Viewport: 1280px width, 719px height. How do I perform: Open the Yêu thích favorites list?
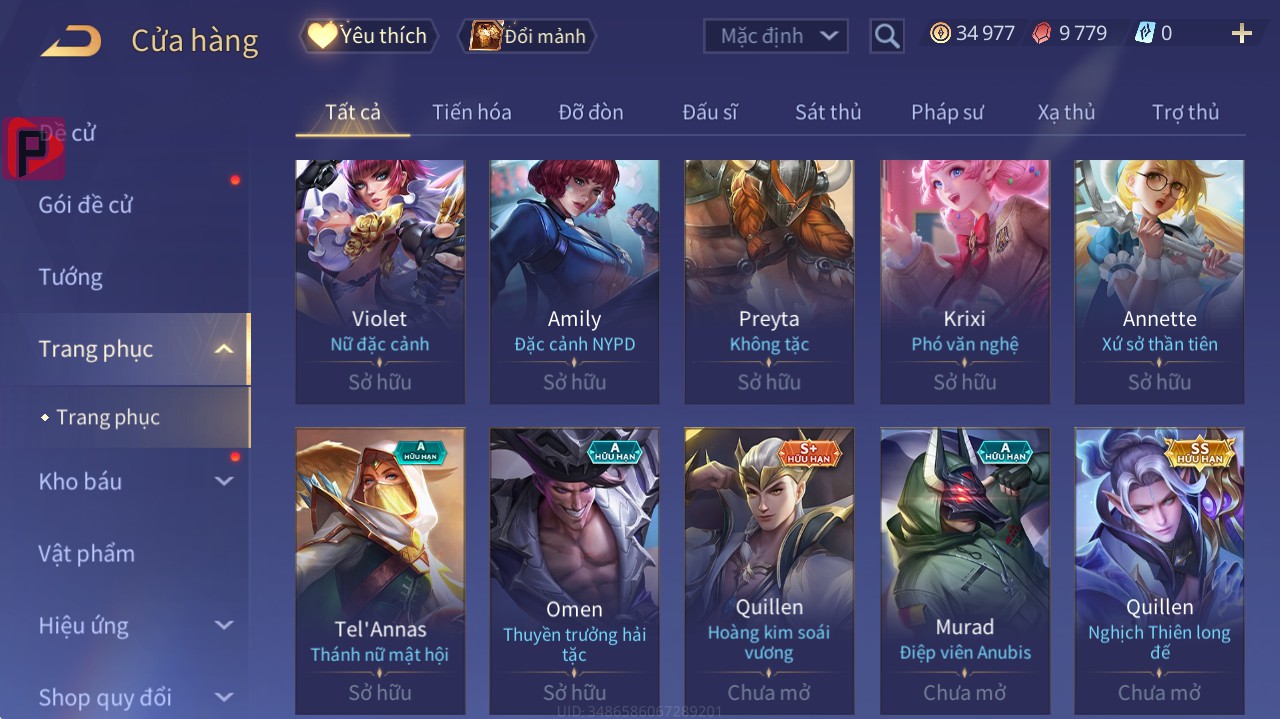(369, 36)
